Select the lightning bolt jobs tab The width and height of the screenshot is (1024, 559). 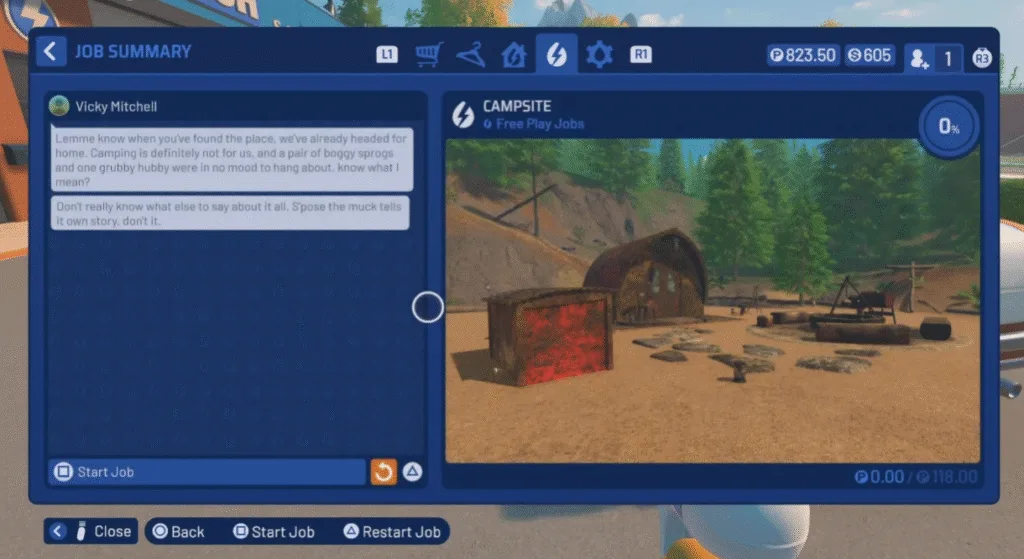click(x=556, y=55)
